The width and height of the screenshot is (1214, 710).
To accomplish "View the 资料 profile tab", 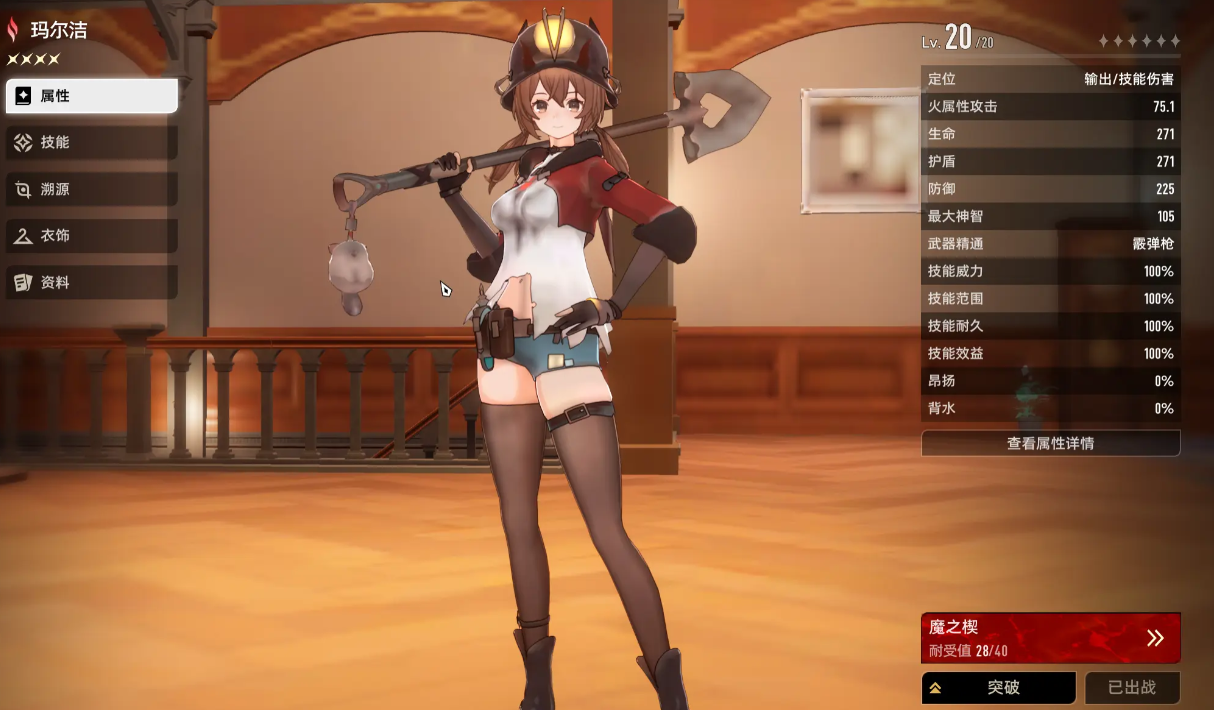I will pyautogui.click(x=92, y=283).
